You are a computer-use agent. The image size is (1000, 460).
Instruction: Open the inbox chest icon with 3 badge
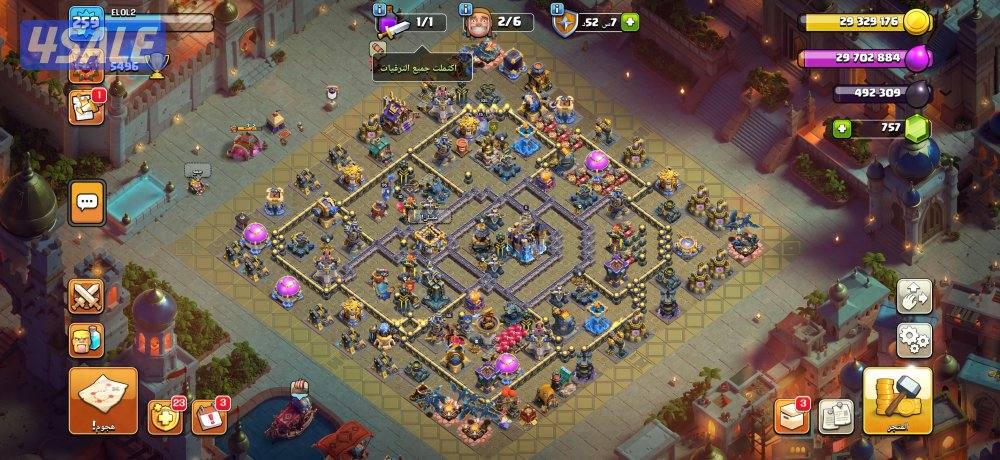(791, 416)
